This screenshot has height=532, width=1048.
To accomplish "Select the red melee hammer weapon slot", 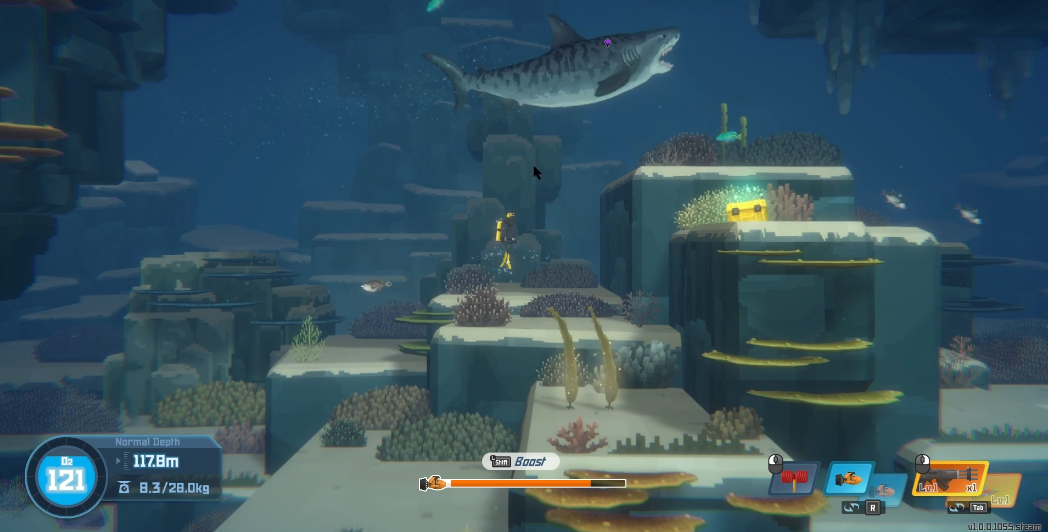I will (x=794, y=478).
